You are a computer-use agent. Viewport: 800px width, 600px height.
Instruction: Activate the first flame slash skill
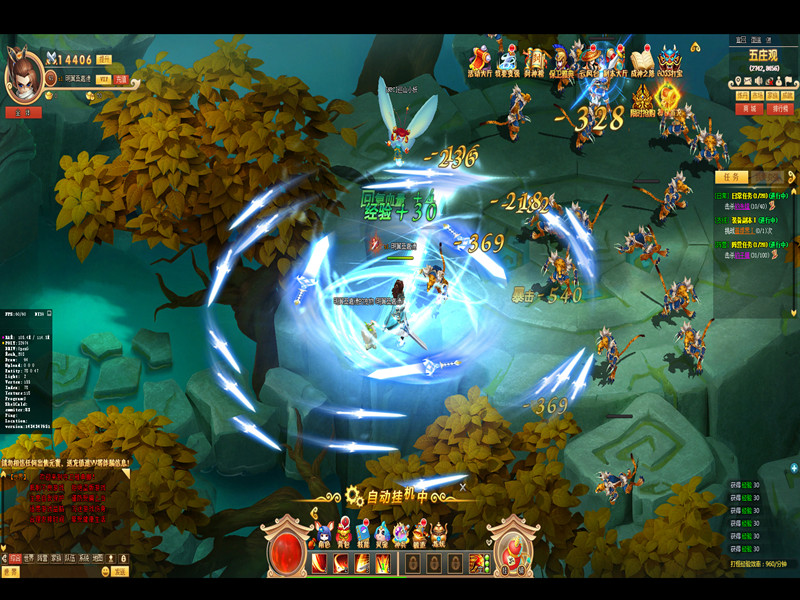coord(319,563)
